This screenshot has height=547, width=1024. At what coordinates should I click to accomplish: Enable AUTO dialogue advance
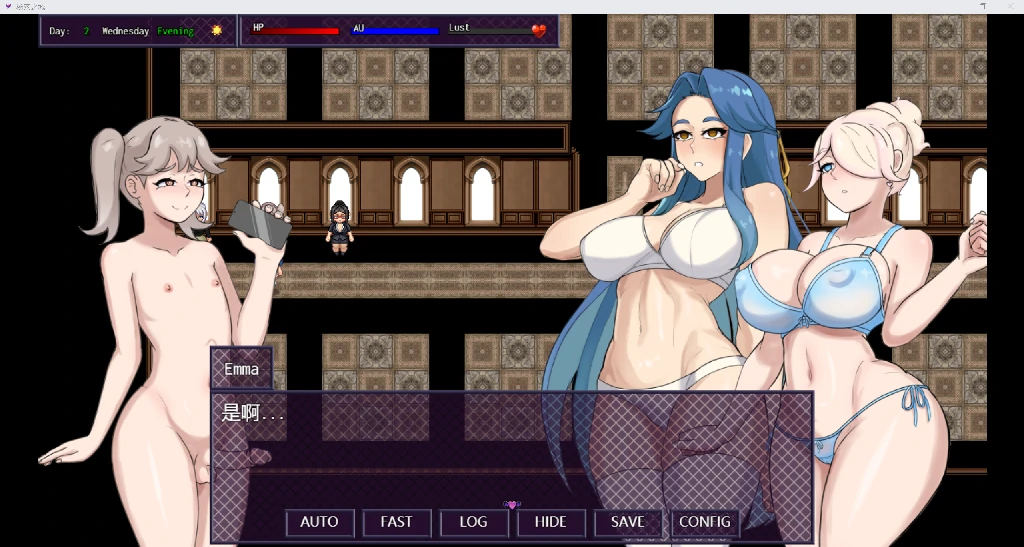point(319,522)
